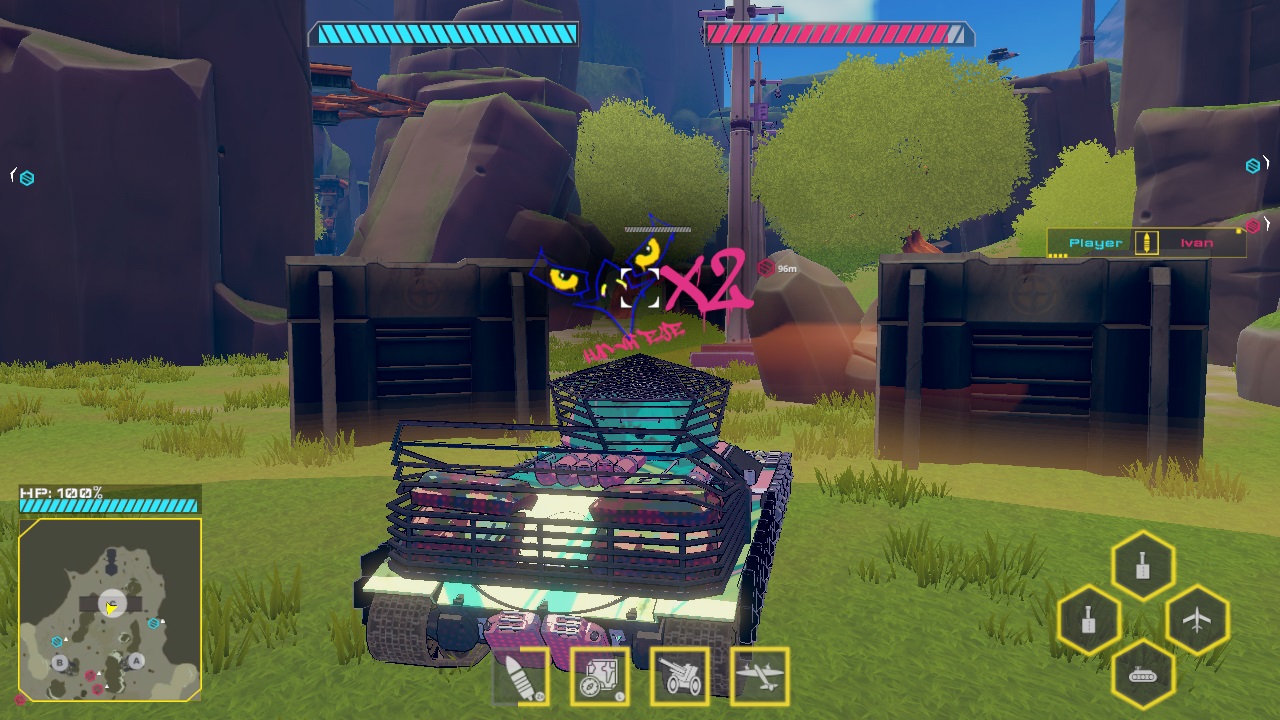Screen dimensions: 1280x720
Task: Expand the chevron next to the teal hexagon
Action: click(1267, 162)
